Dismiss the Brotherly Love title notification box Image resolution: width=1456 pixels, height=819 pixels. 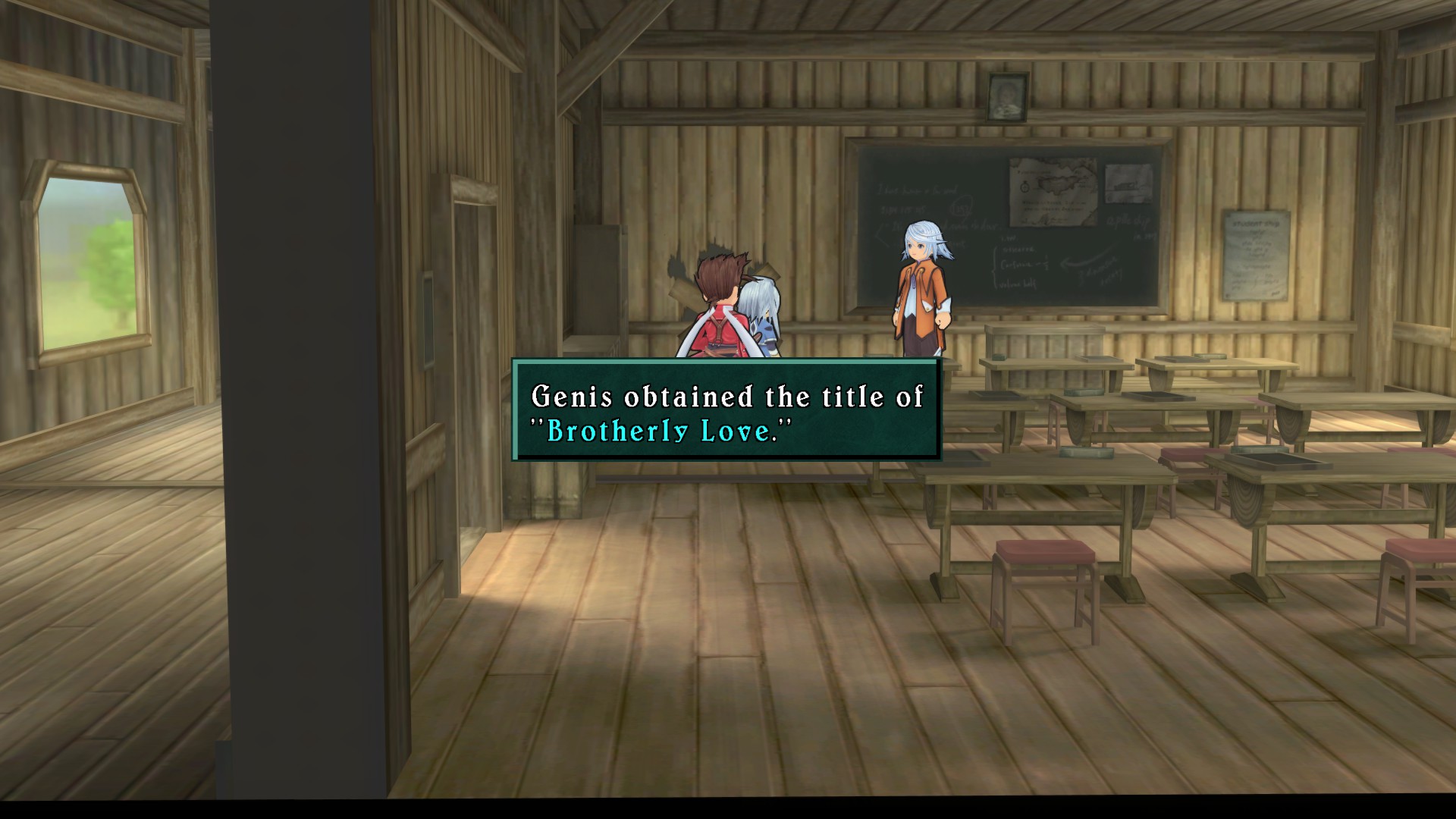726,410
